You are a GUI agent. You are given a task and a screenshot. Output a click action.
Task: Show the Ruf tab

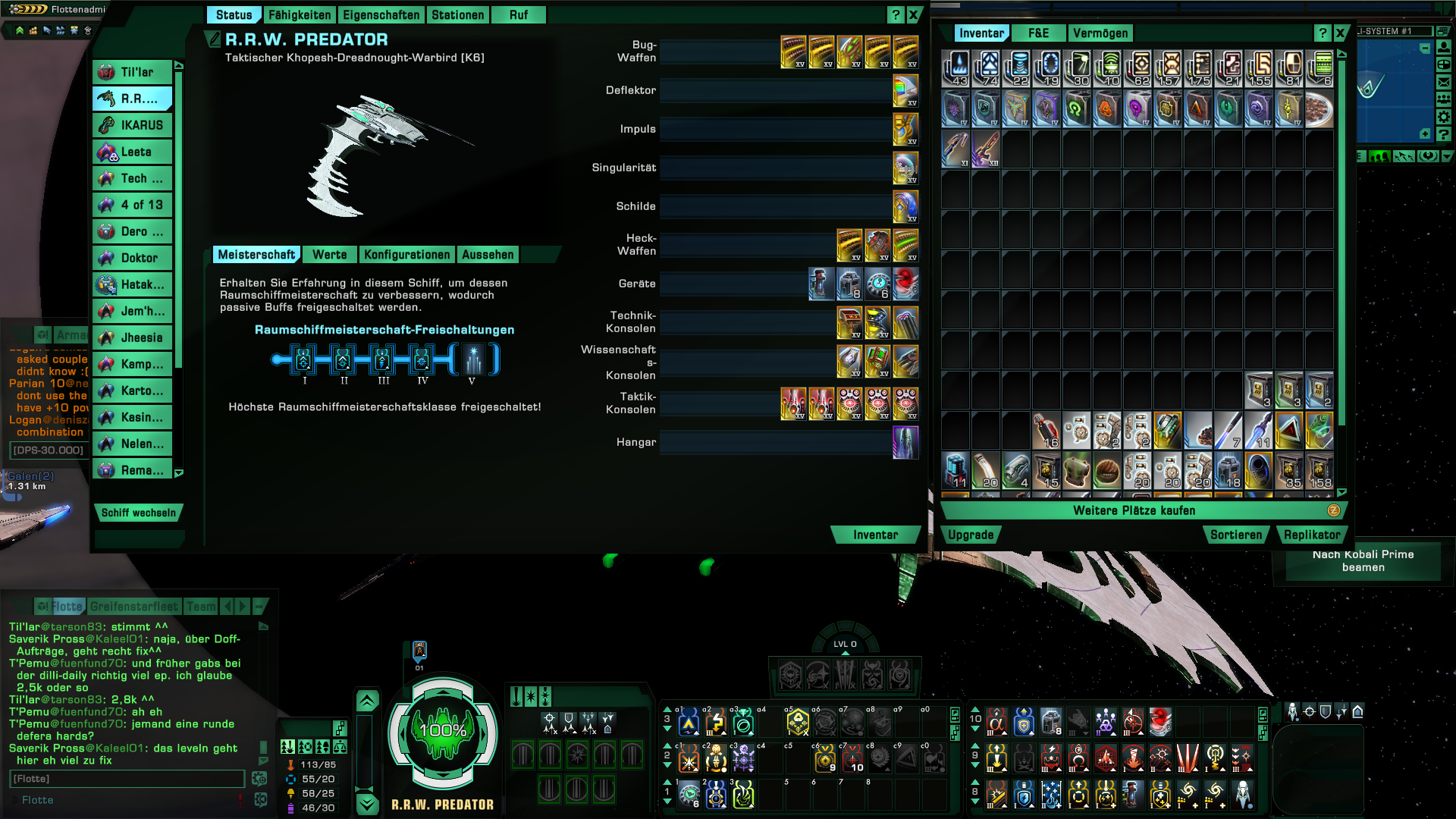click(x=519, y=15)
